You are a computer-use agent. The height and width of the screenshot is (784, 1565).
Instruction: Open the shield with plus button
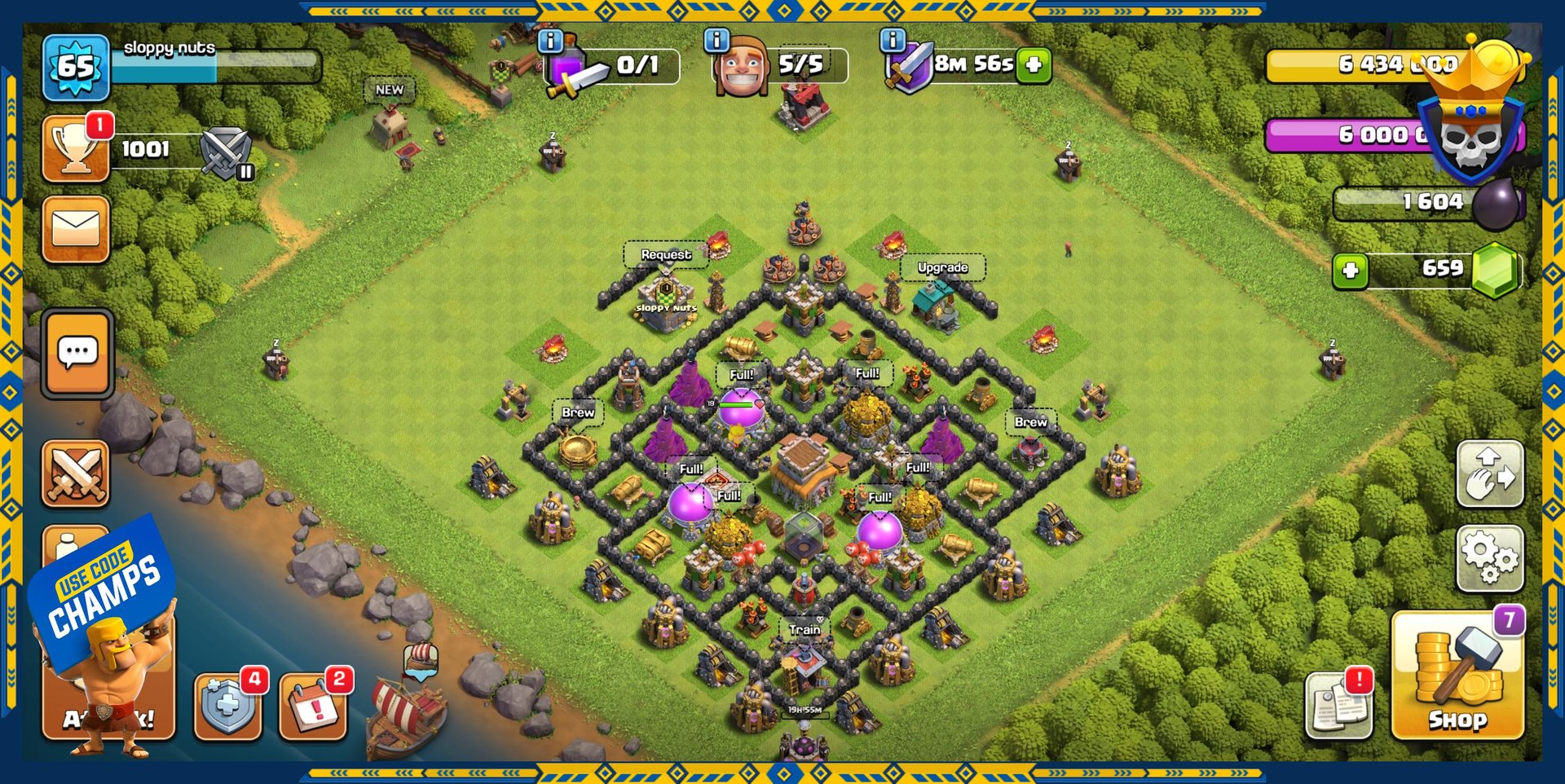(227, 704)
